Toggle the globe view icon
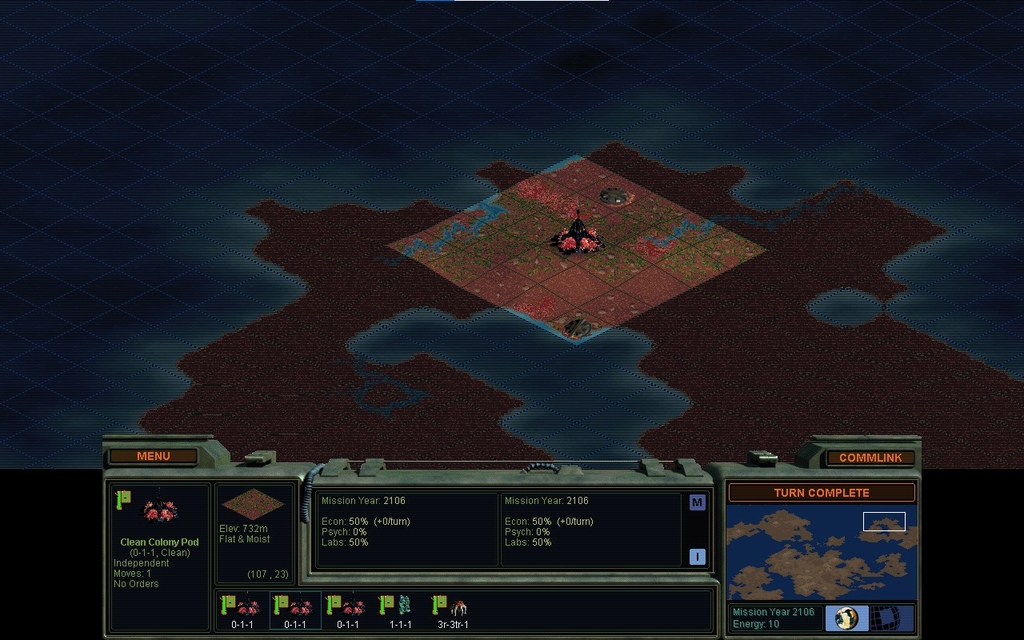This screenshot has height=640, width=1024. click(846, 618)
